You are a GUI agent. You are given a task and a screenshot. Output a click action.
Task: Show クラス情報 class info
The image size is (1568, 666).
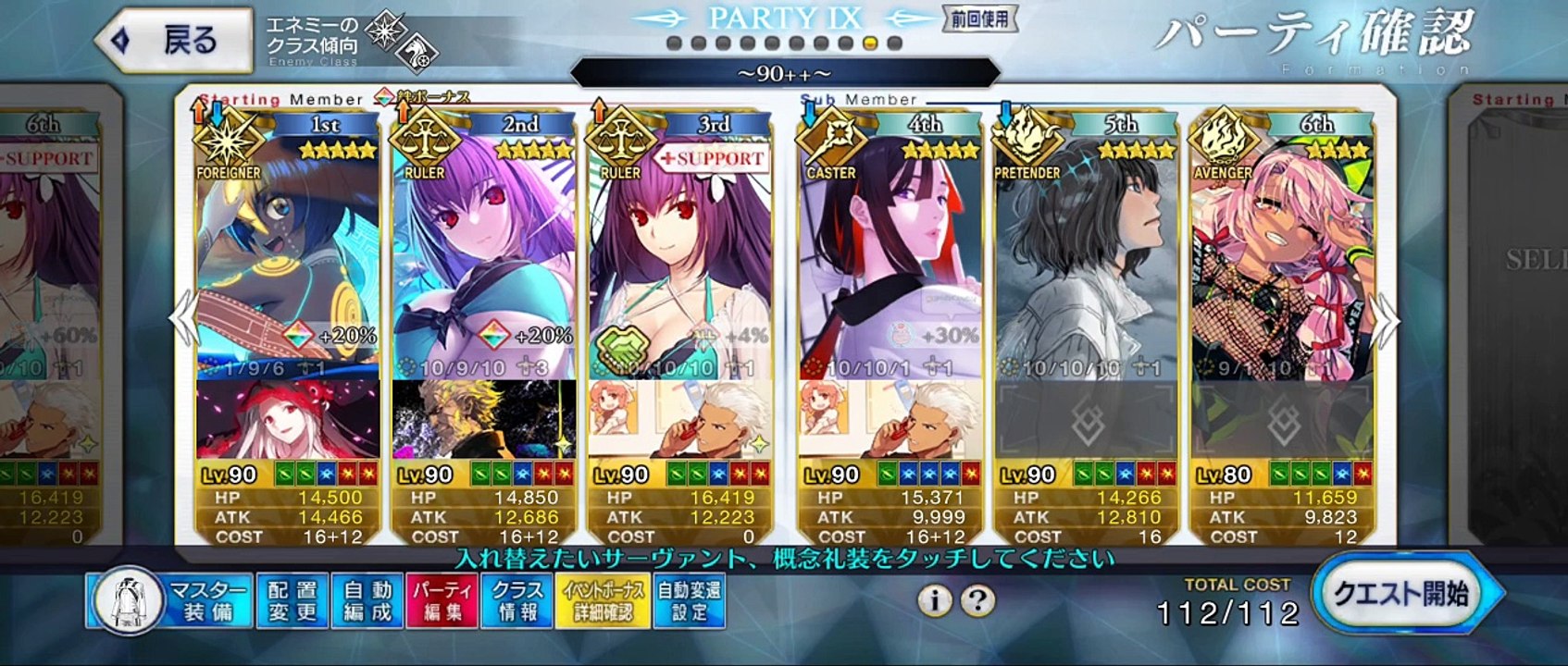tap(516, 601)
